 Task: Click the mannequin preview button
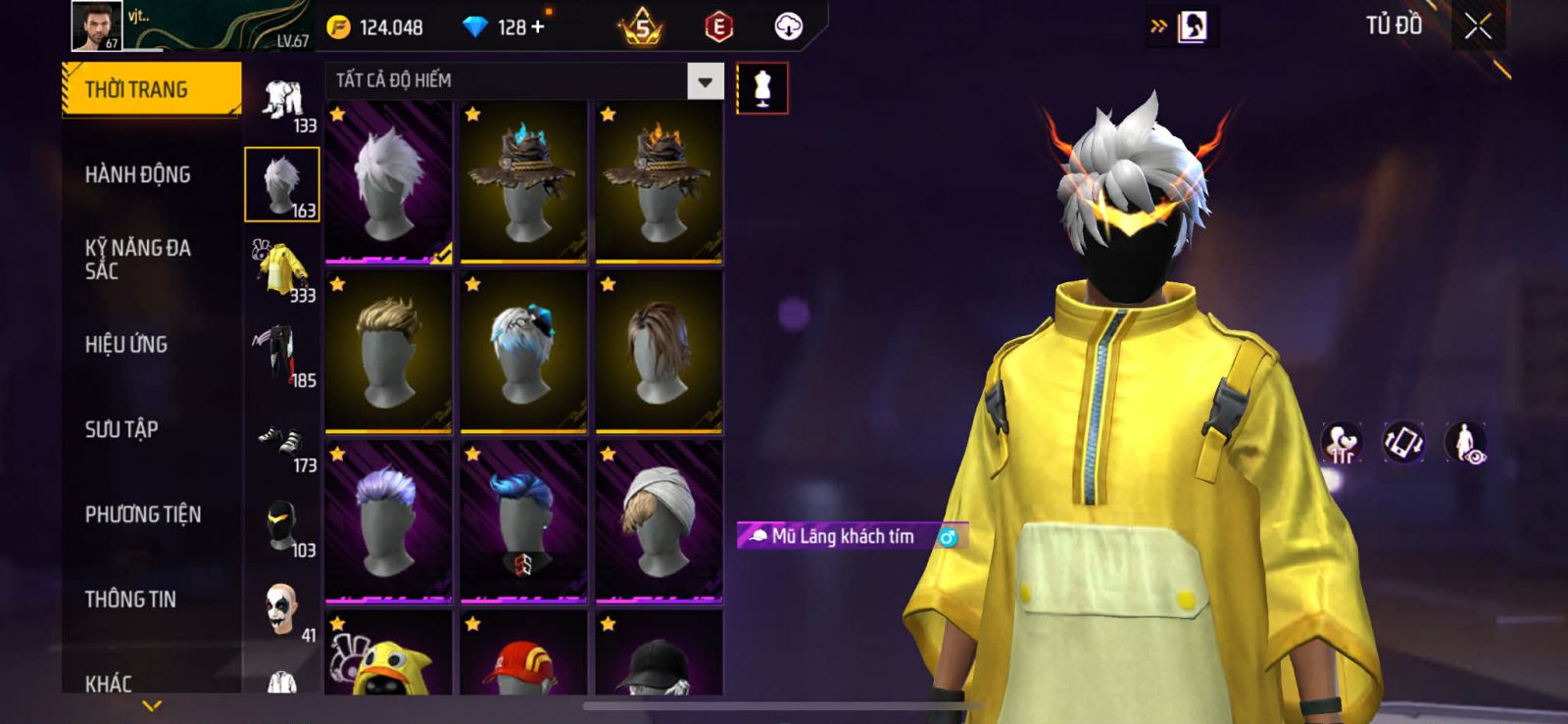(x=761, y=89)
